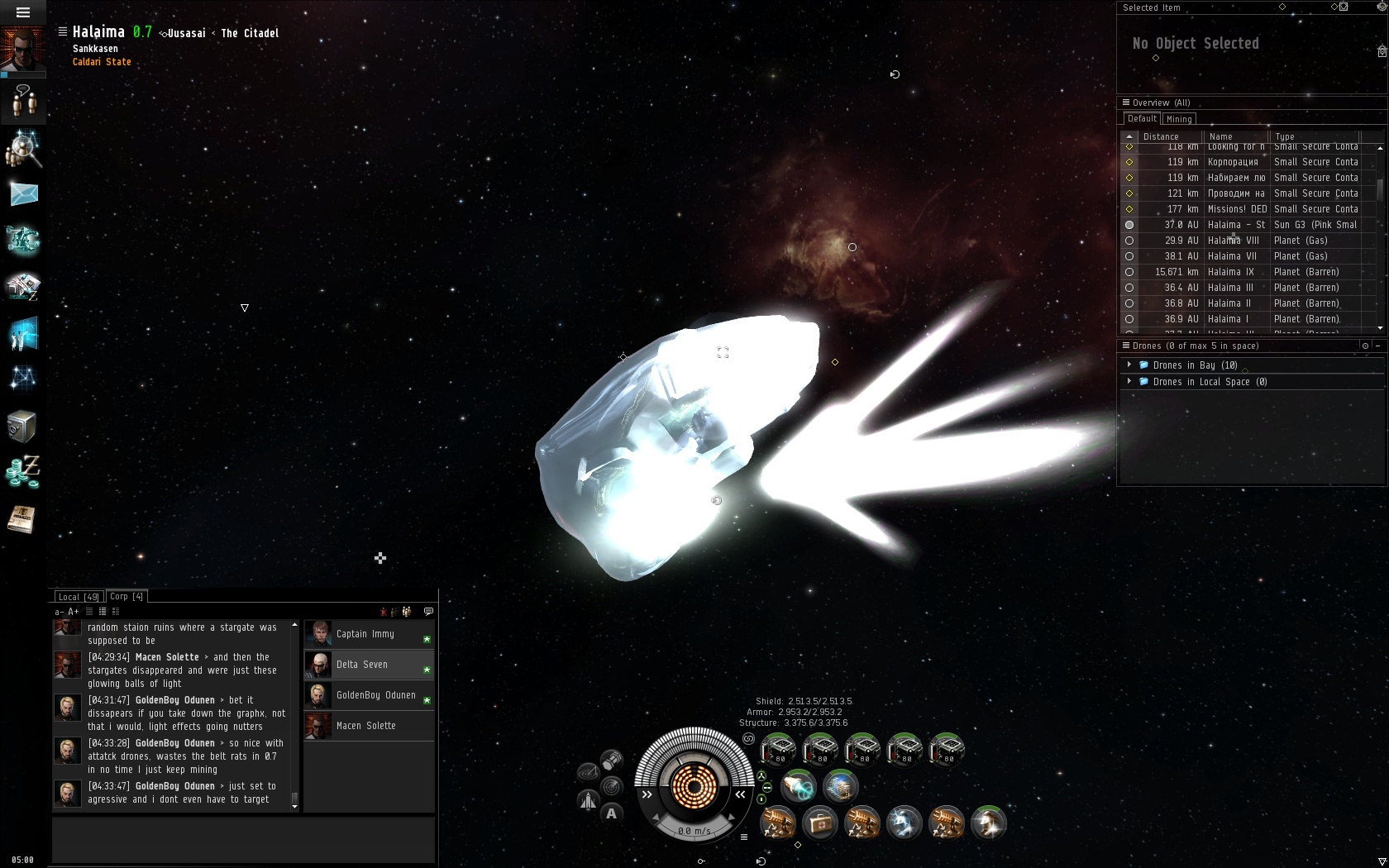The height and width of the screenshot is (868, 1389).
Task: Activate the medkit repair module
Action: coord(820,823)
